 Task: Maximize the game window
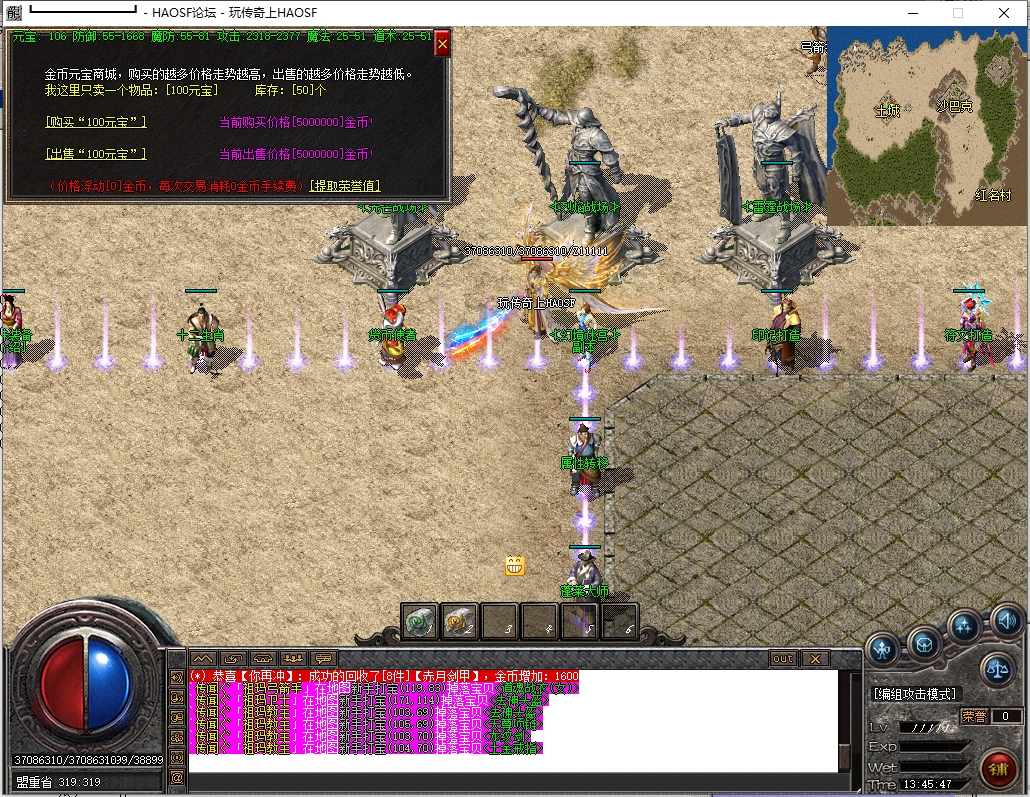pos(958,13)
